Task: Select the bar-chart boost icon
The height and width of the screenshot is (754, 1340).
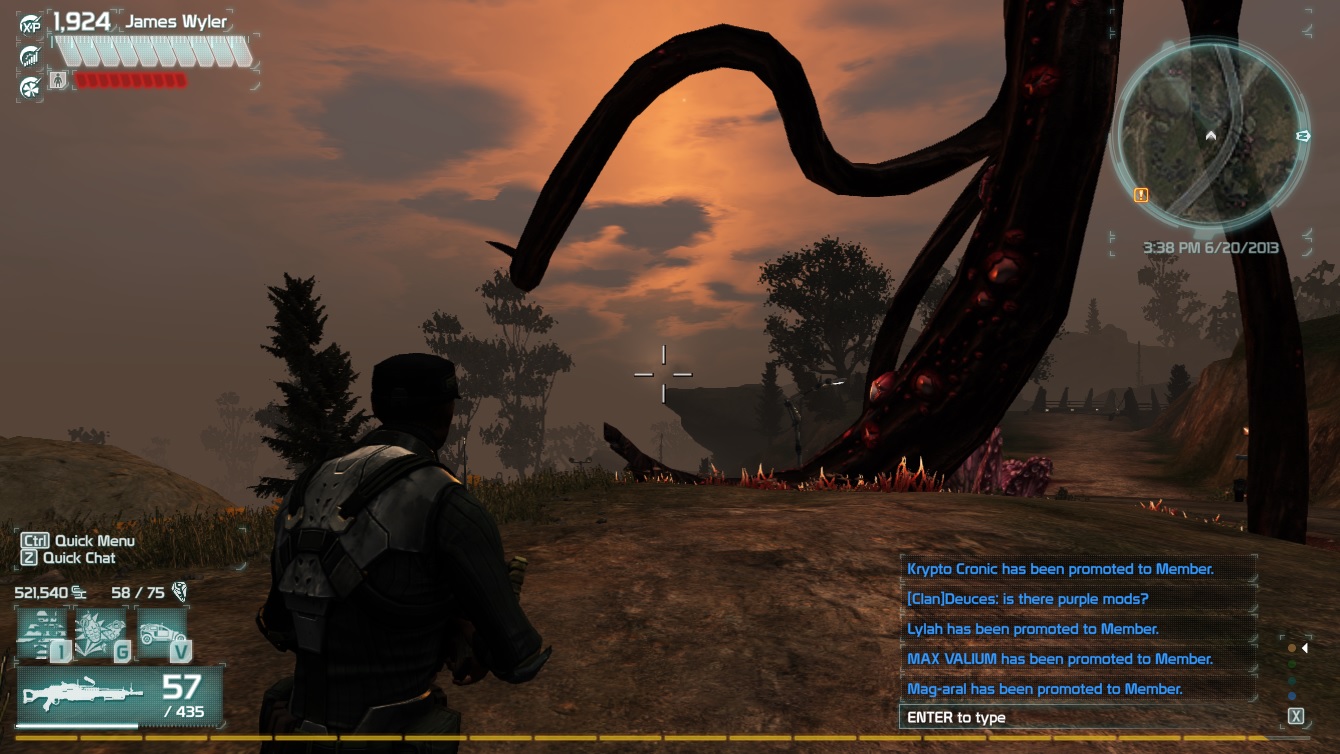Action: (30, 56)
